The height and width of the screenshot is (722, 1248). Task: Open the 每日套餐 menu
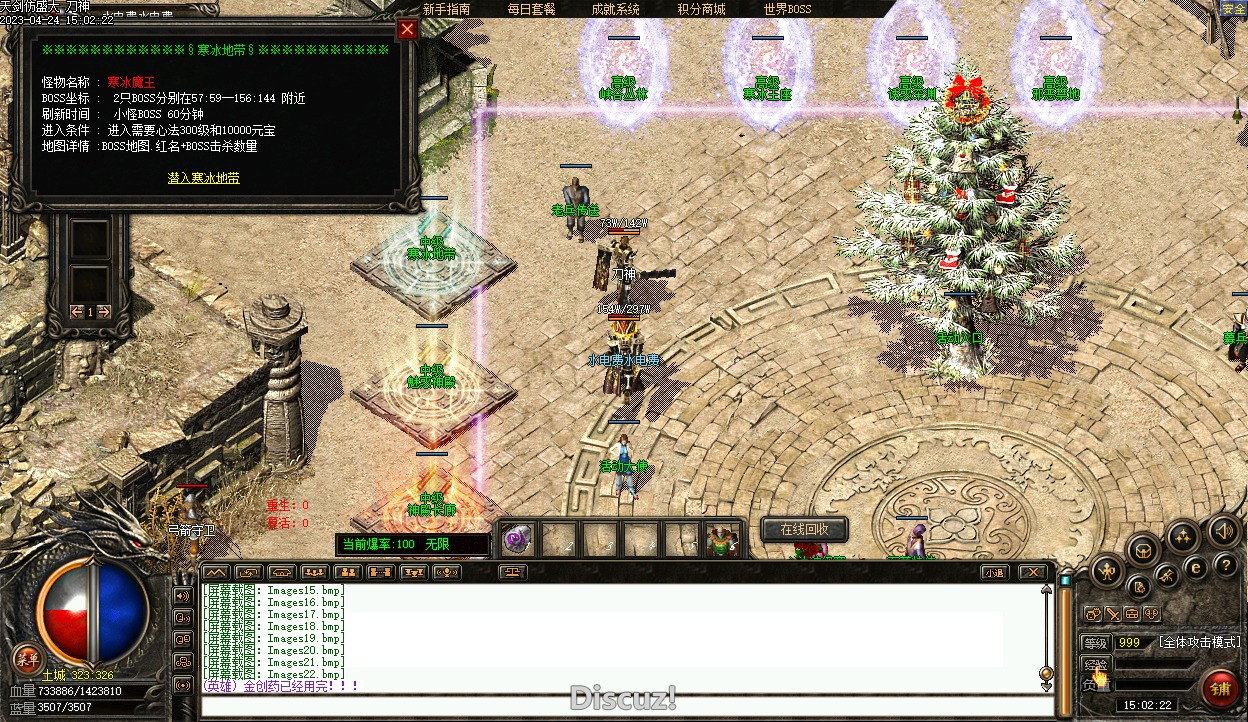[531, 9]
